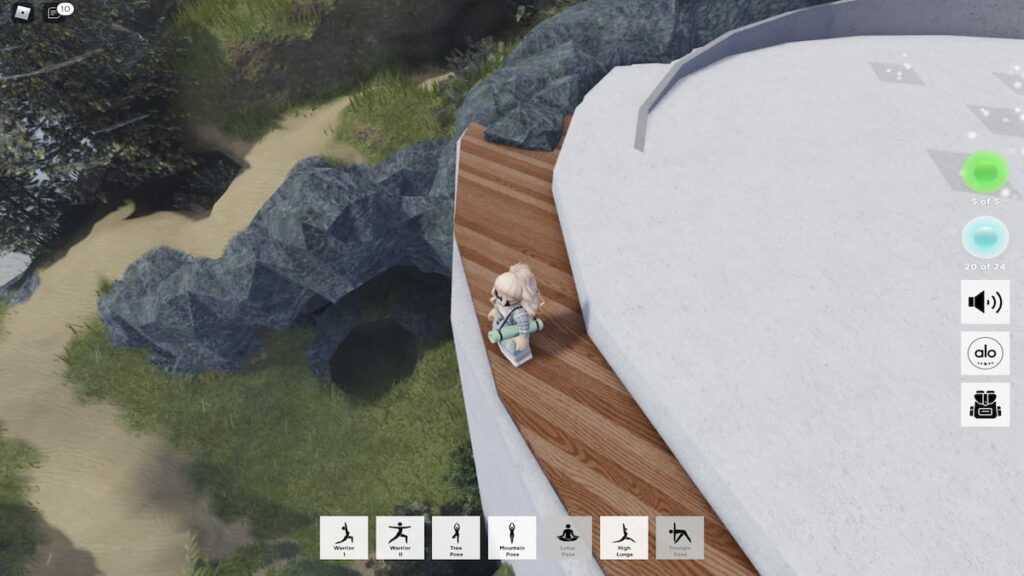This screenshot has height=576, width=1024.
Task: Choose the Warrior II pose button
Action: pyautogui.click(x=400, y=537)
